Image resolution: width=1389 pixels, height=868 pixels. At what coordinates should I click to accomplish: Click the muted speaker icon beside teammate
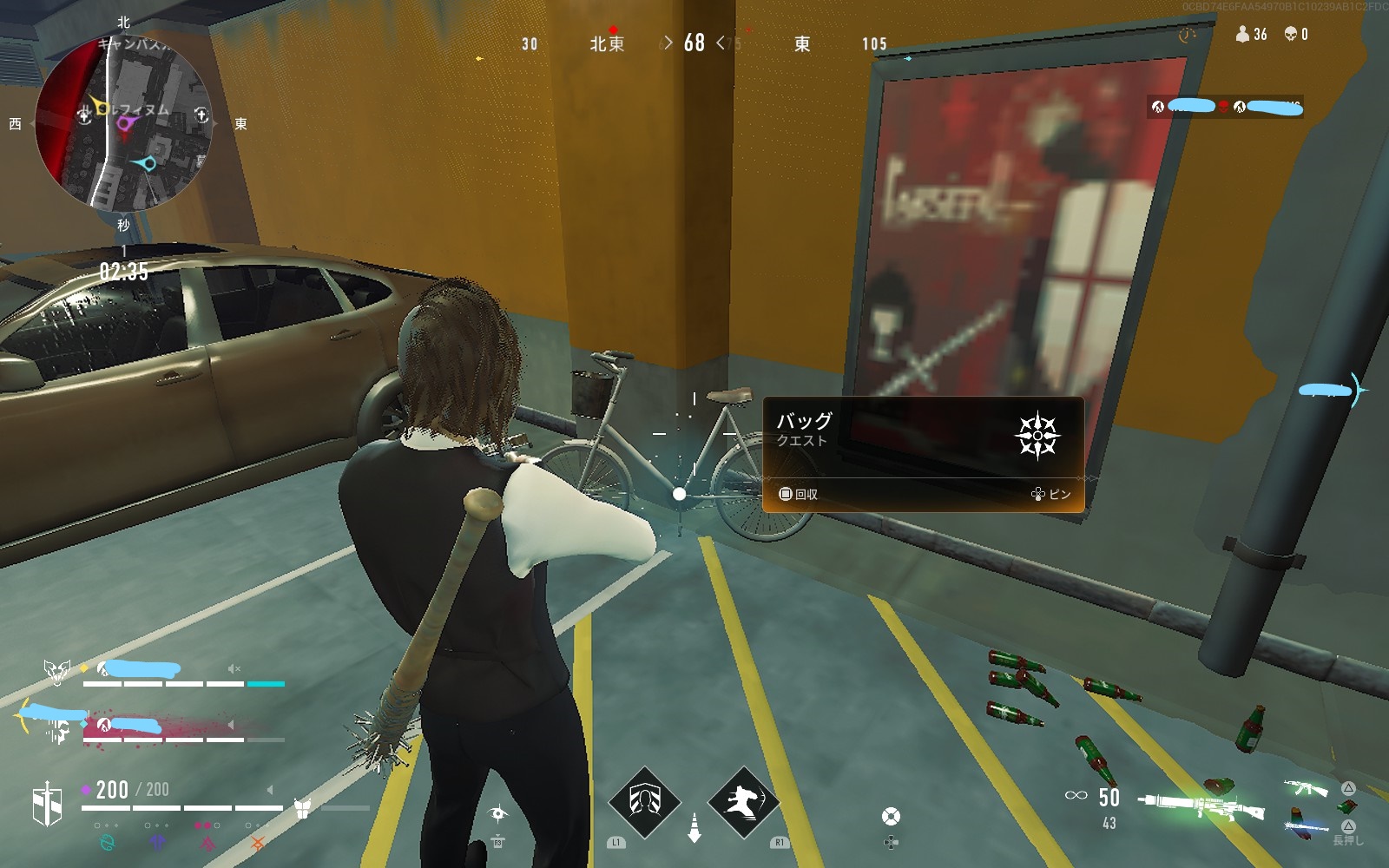click(x=234, y=669)
